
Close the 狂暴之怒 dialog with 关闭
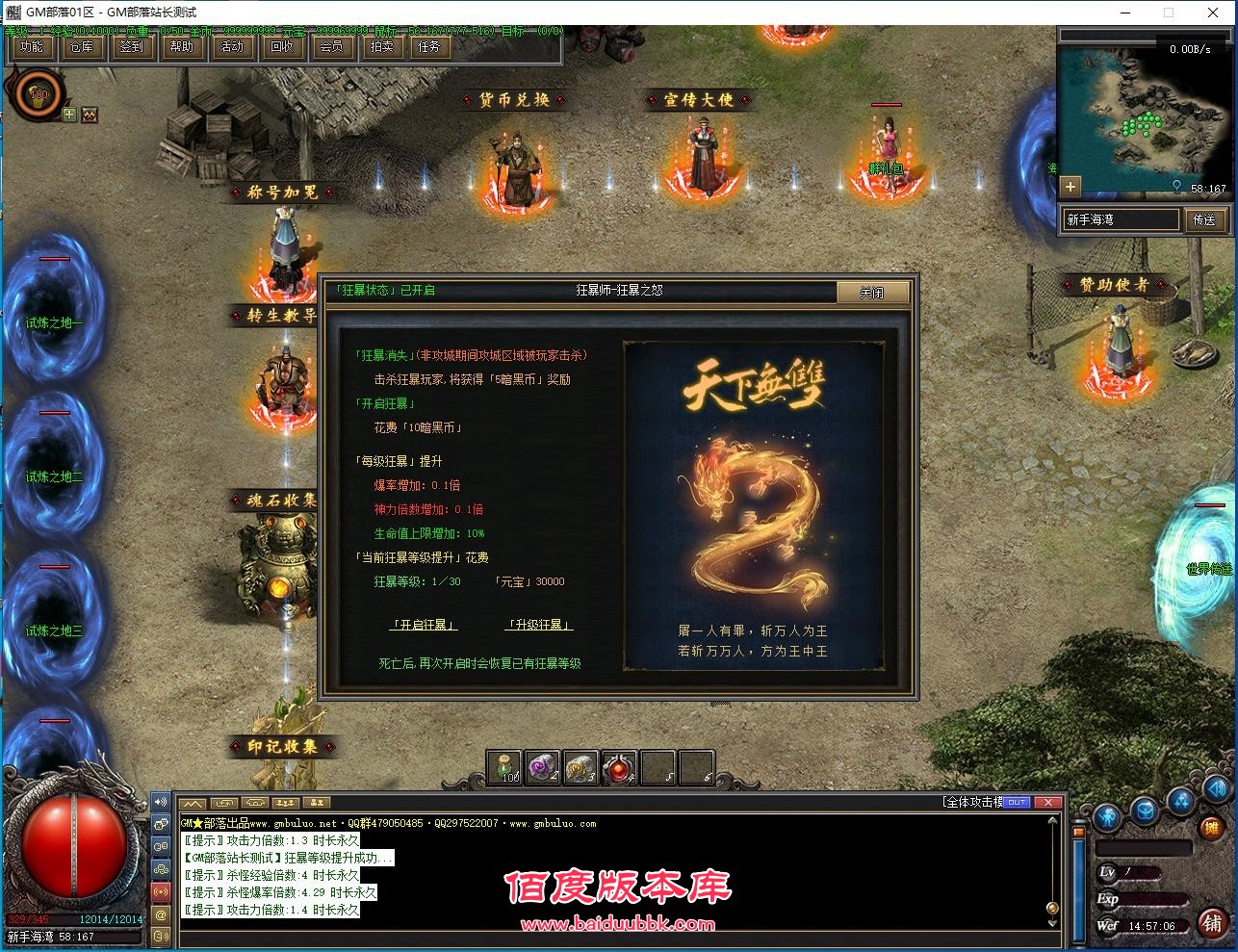tap(872, 293)
